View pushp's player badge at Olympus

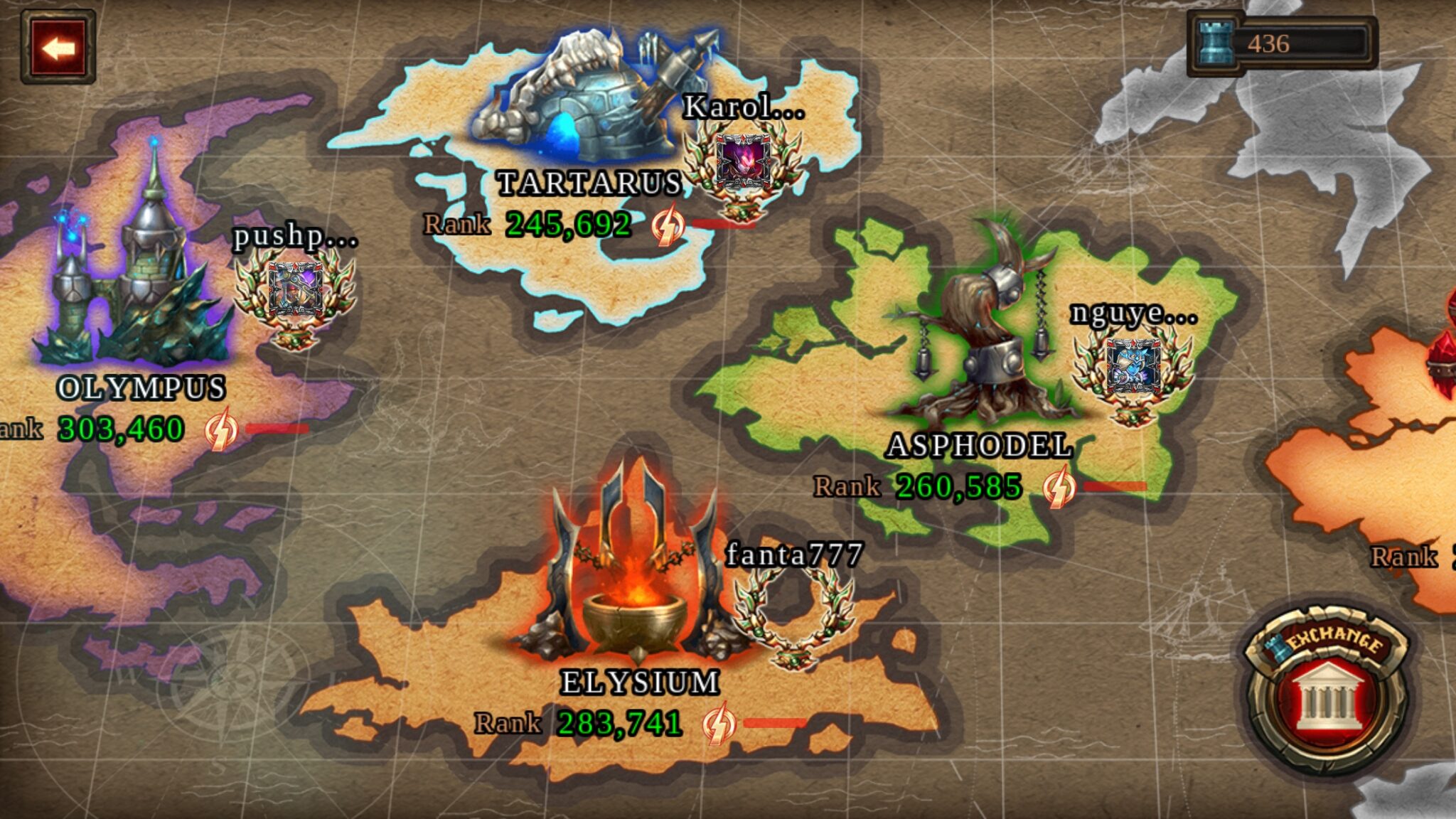click(x=294, y=291)
